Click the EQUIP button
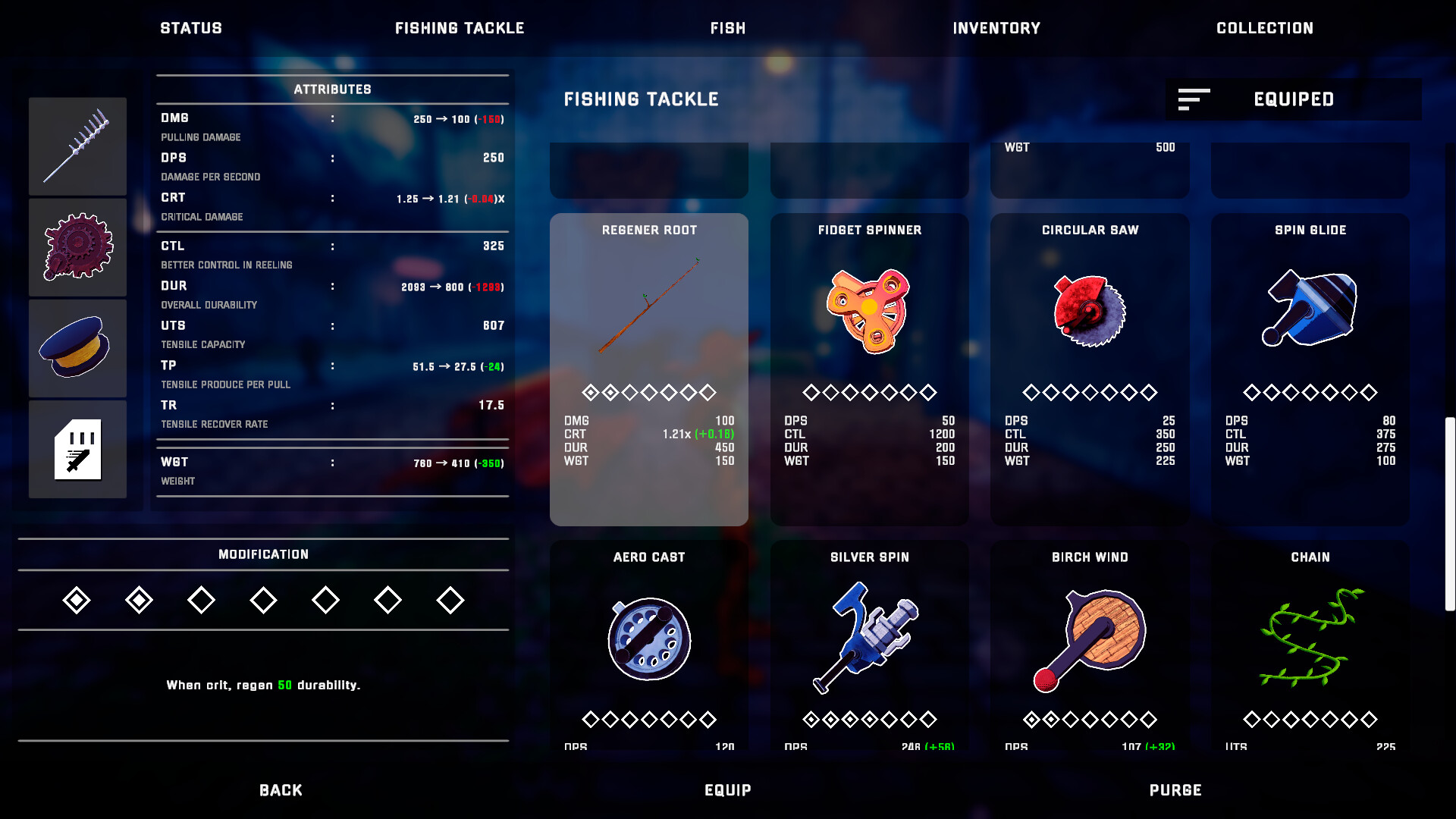Viewport: 1456px width, 819px height. (x=729, y=789)
